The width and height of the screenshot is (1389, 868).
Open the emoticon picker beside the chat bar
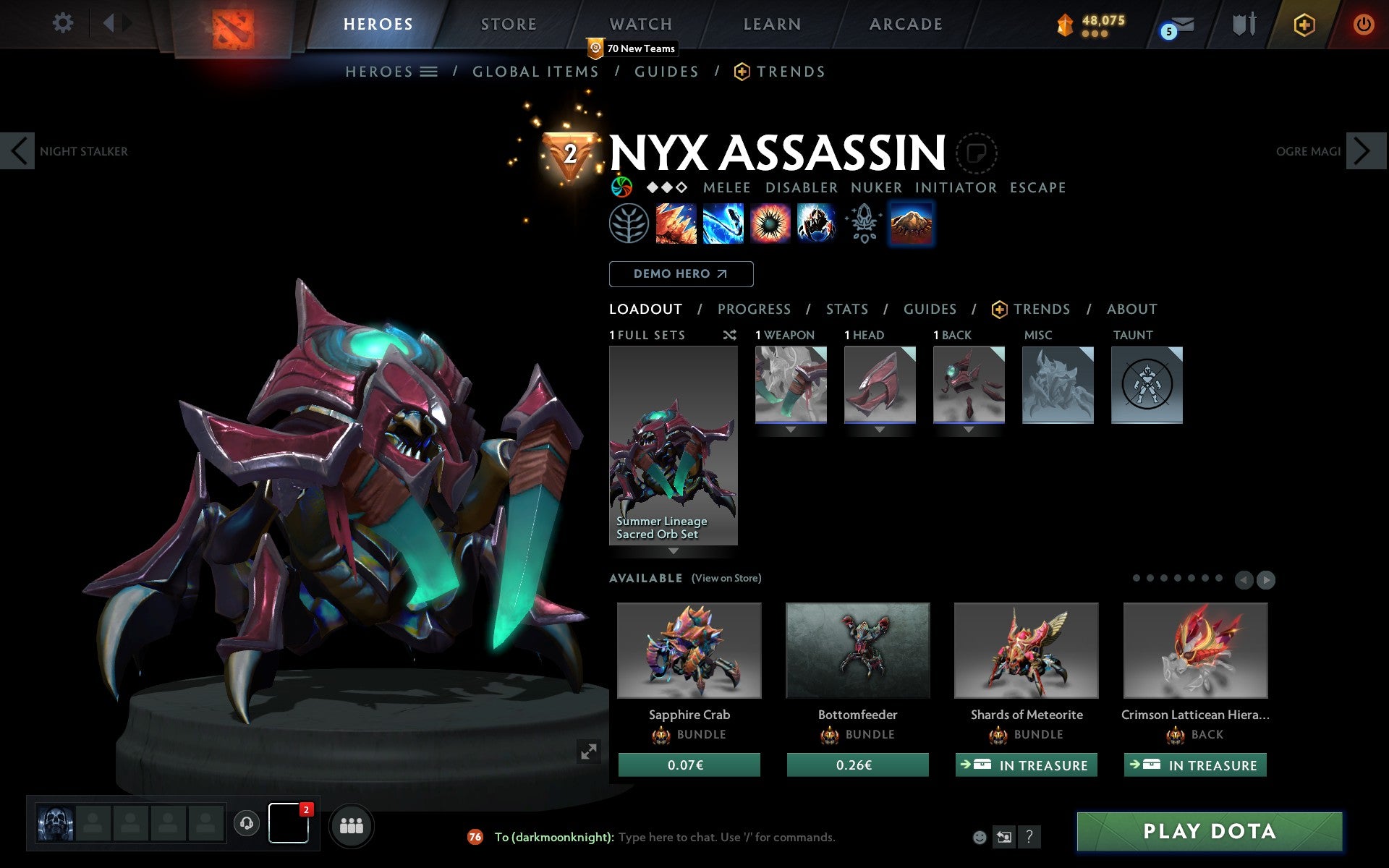coord(981,838)
